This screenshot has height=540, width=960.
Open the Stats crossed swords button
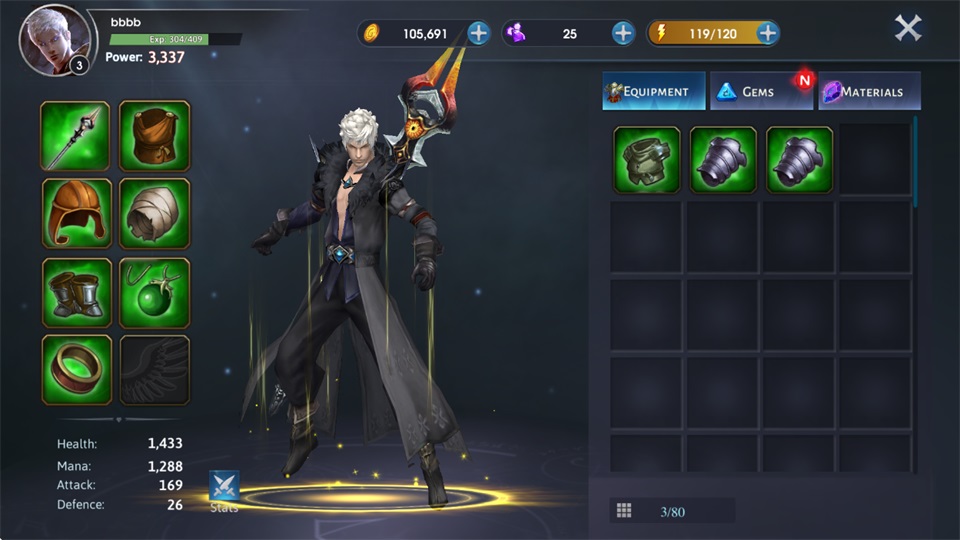[x=224, y=487]
